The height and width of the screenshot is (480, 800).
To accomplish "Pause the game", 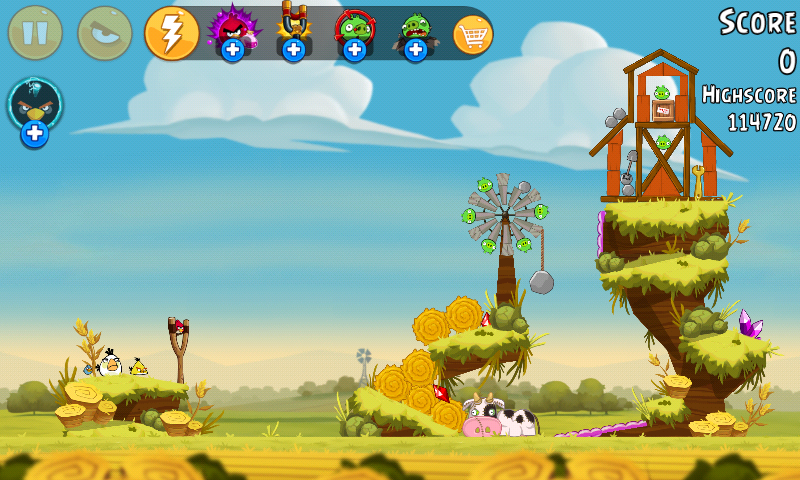I will click(35, 32).
